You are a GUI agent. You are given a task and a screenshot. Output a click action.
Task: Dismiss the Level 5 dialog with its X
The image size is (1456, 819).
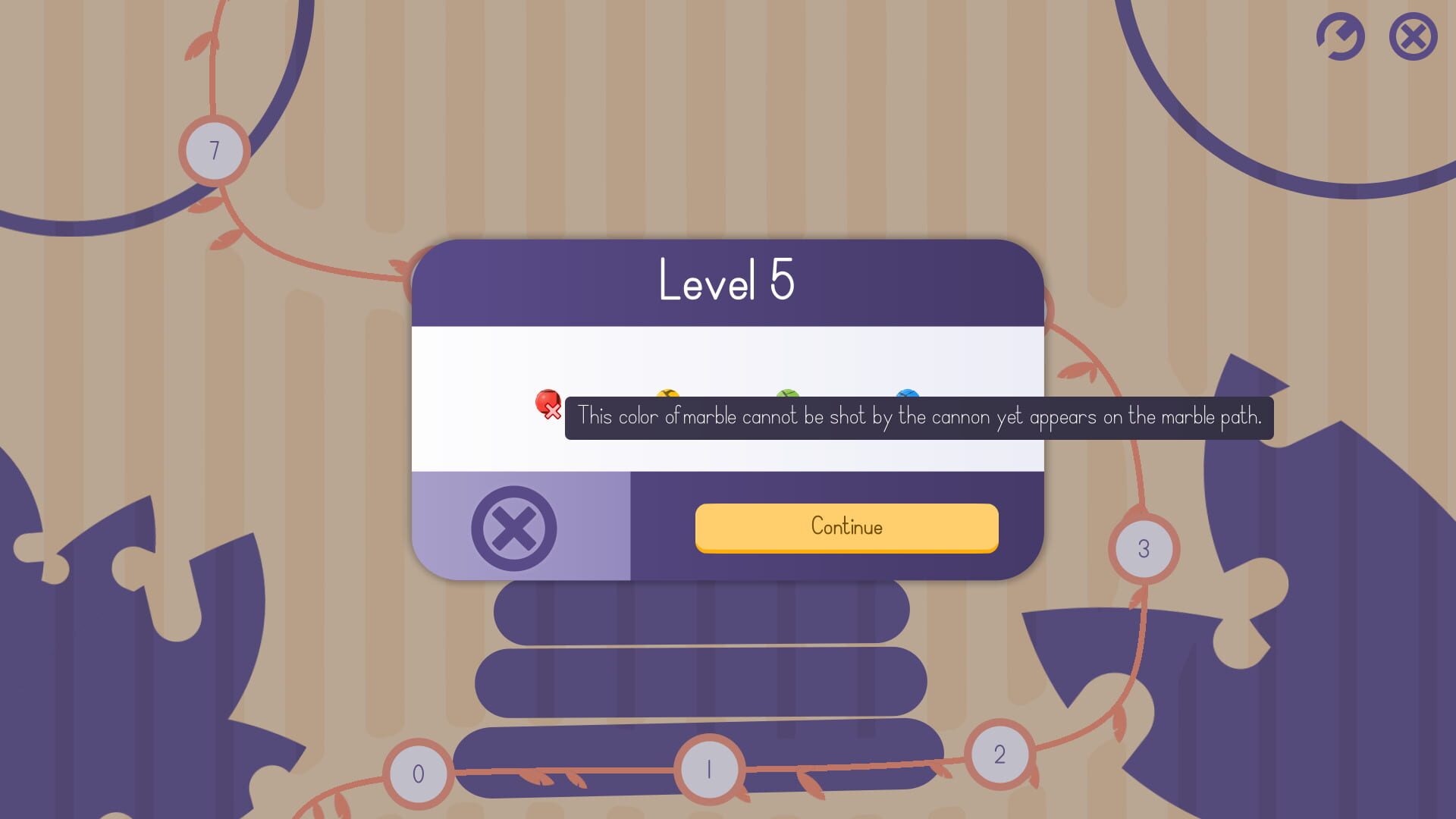(513, 527)
